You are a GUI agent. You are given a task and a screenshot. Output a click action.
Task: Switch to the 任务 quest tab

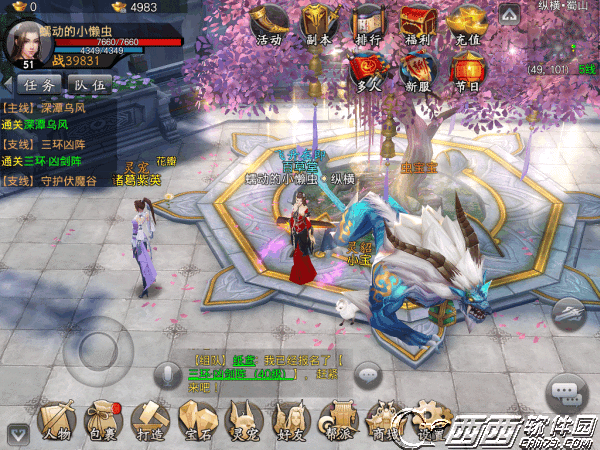(39, 85)
